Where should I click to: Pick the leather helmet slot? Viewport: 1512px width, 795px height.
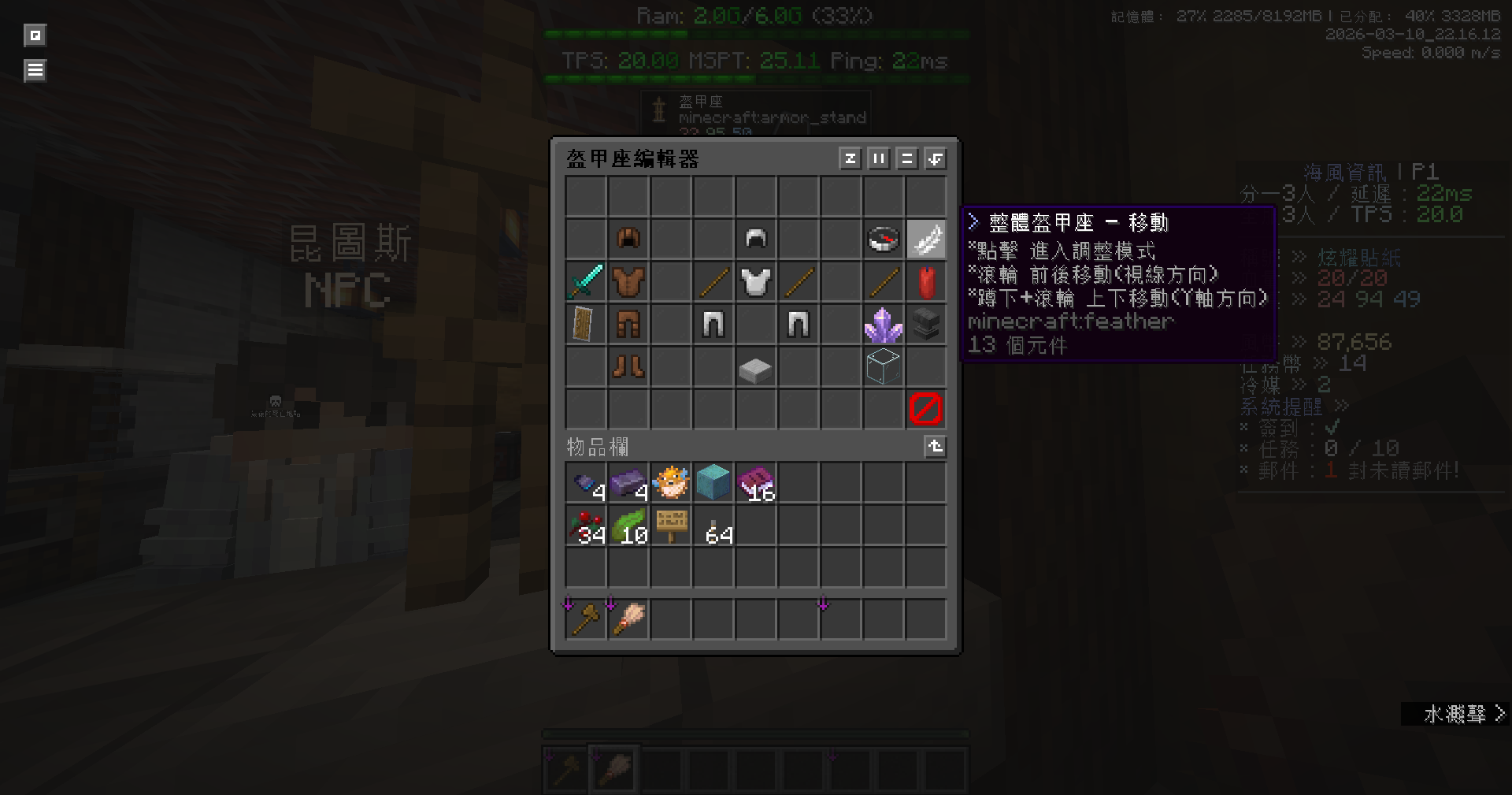click(628, 239)
